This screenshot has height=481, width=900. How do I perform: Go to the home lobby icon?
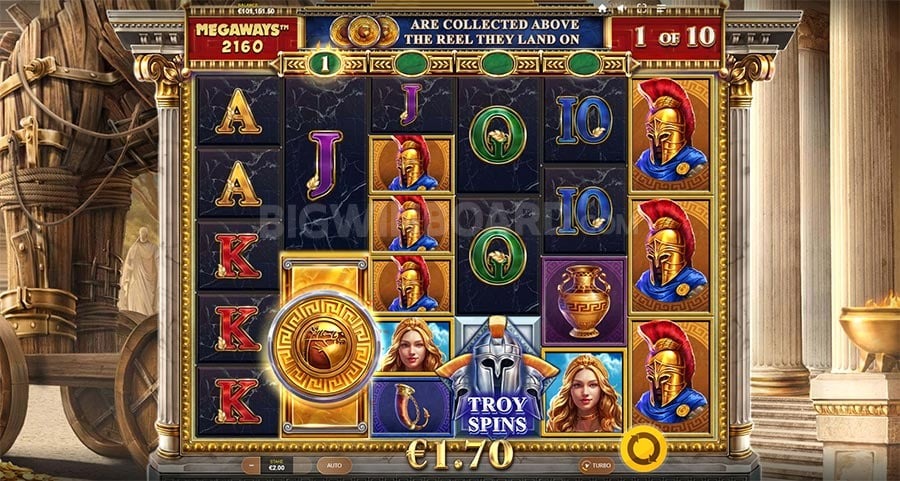[602, 6]
